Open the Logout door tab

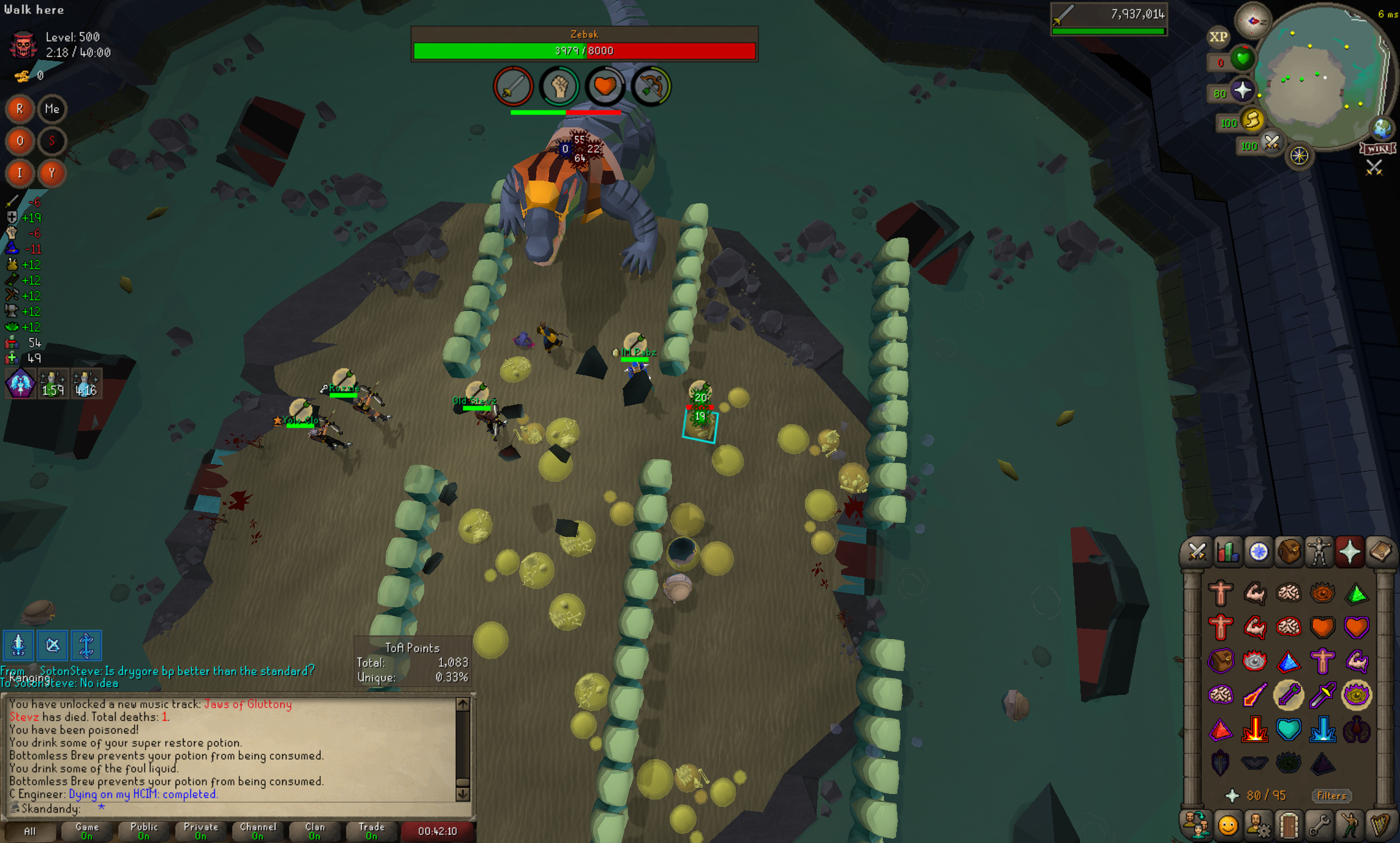pyautogui.click(x=1289, y=825)
